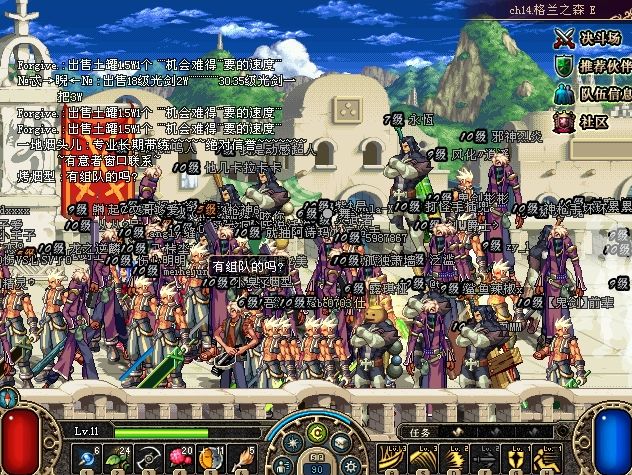Open the 推荐伙伴 recommended partner menu
Image resolution: width=632 pixels, height=475 pixels.
pyautogui.click(x=589, y=66)
